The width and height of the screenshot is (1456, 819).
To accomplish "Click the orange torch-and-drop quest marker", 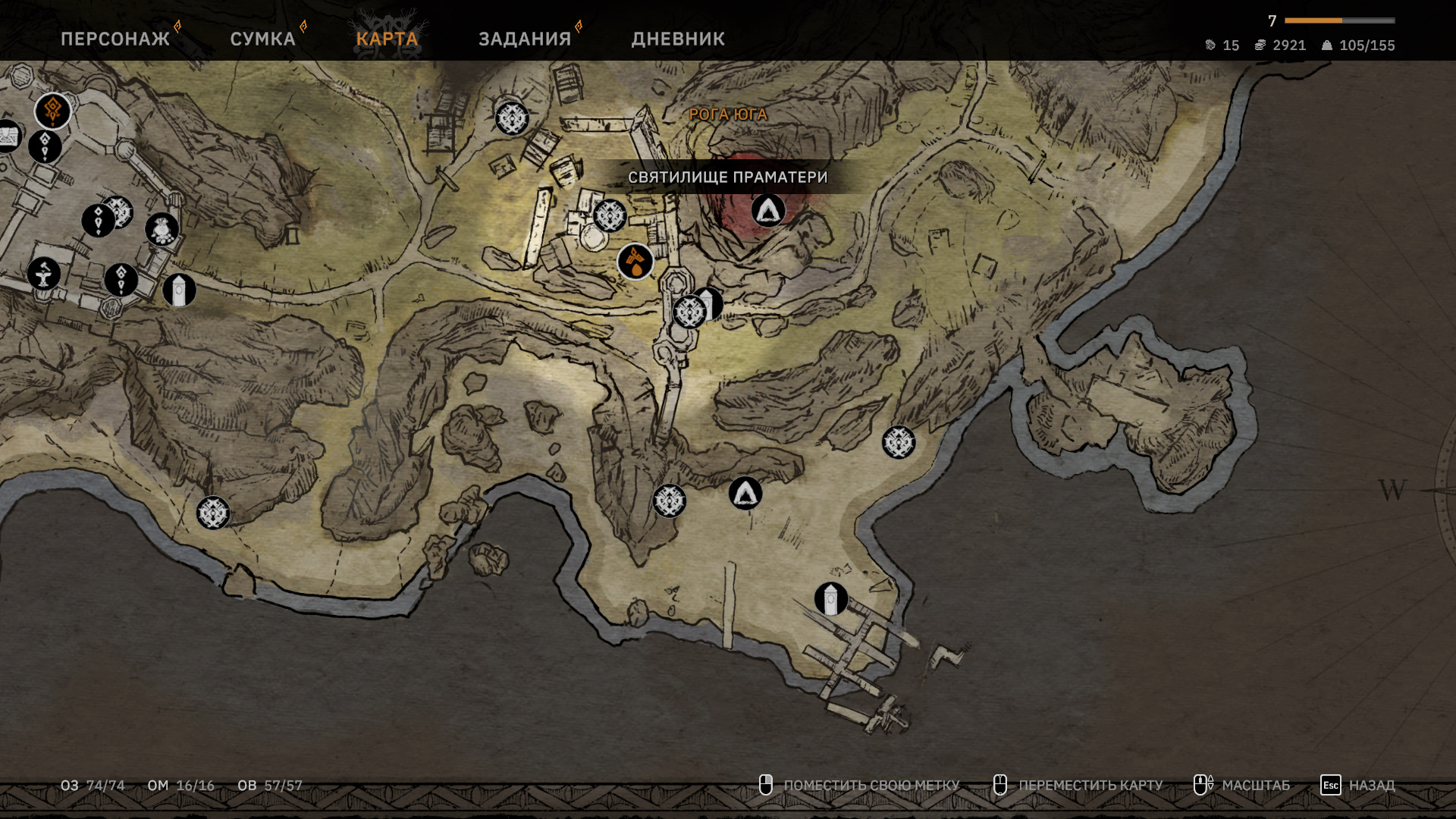I will click(635, 262).
